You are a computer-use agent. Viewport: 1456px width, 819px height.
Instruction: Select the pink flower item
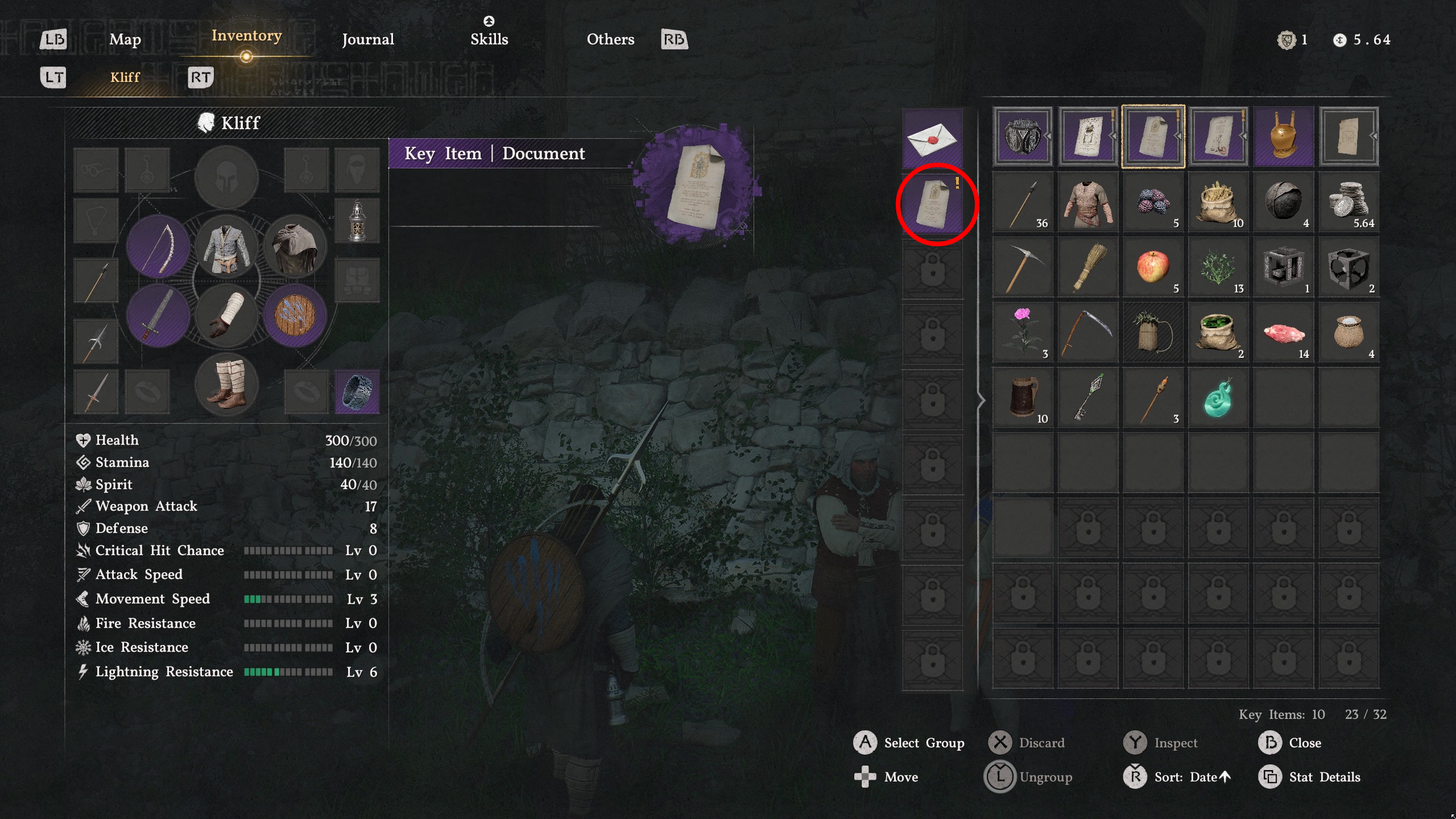point(1021,333)
